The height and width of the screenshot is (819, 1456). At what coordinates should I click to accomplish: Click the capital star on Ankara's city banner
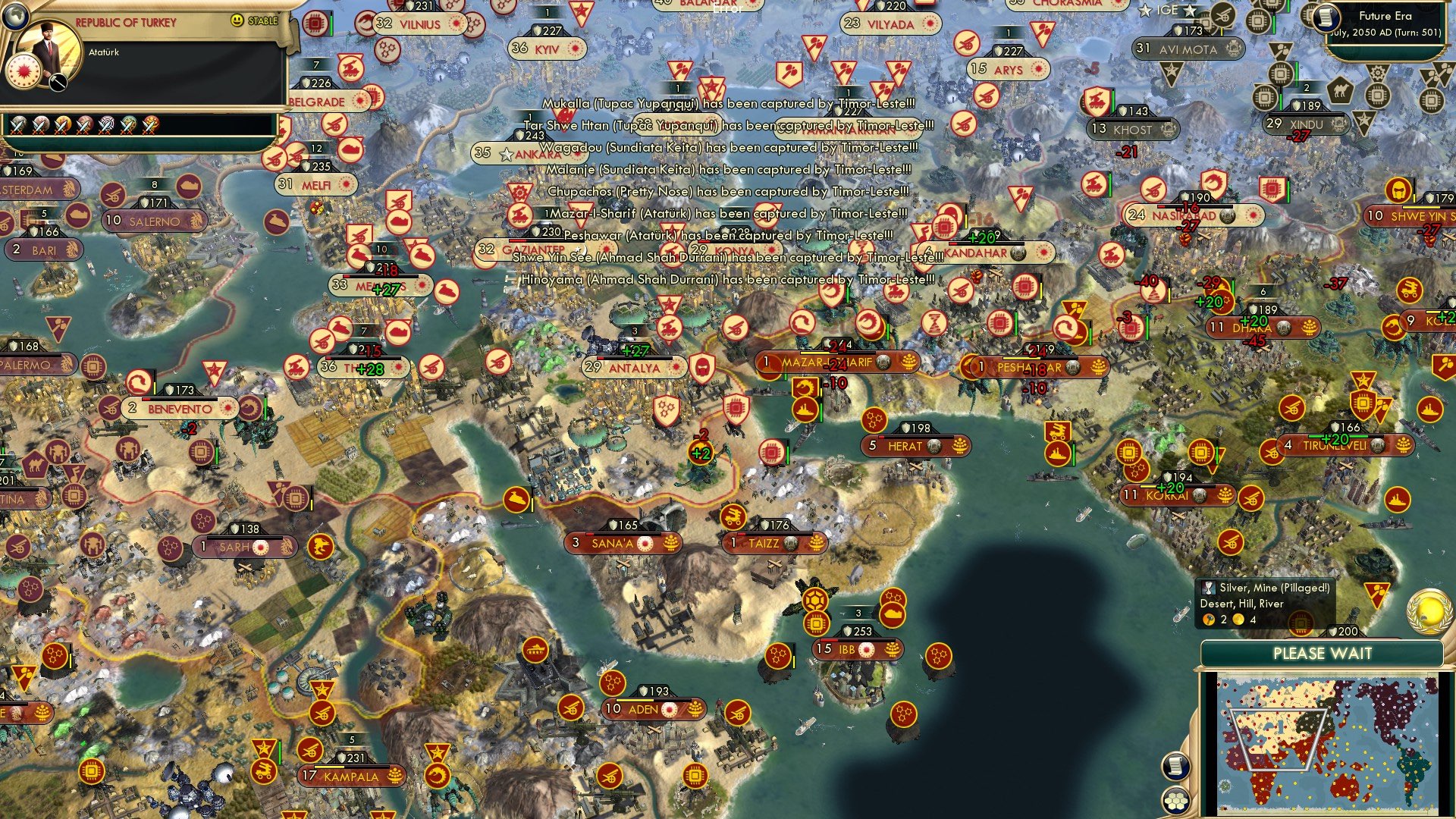coord(505,152)
